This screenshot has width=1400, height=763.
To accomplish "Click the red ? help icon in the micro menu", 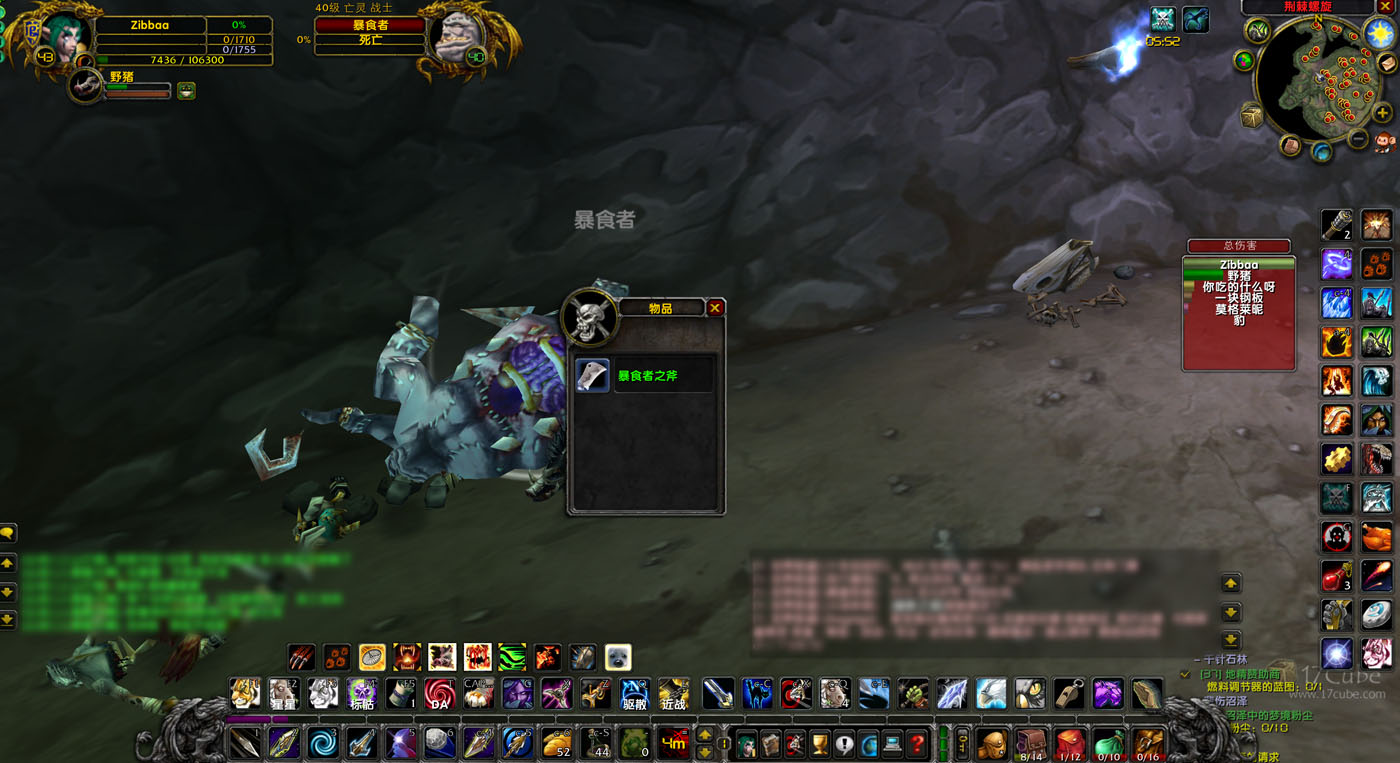I will [916, 744].
